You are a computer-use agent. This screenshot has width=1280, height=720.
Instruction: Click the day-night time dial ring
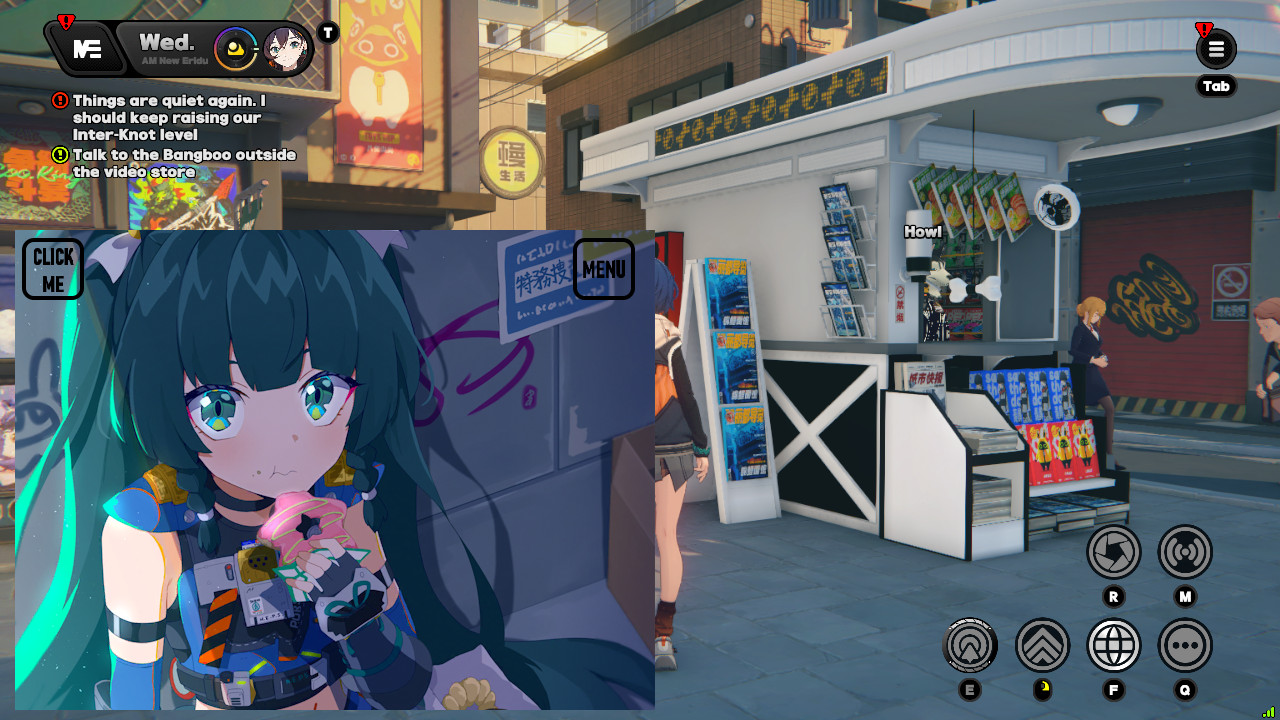236,47
